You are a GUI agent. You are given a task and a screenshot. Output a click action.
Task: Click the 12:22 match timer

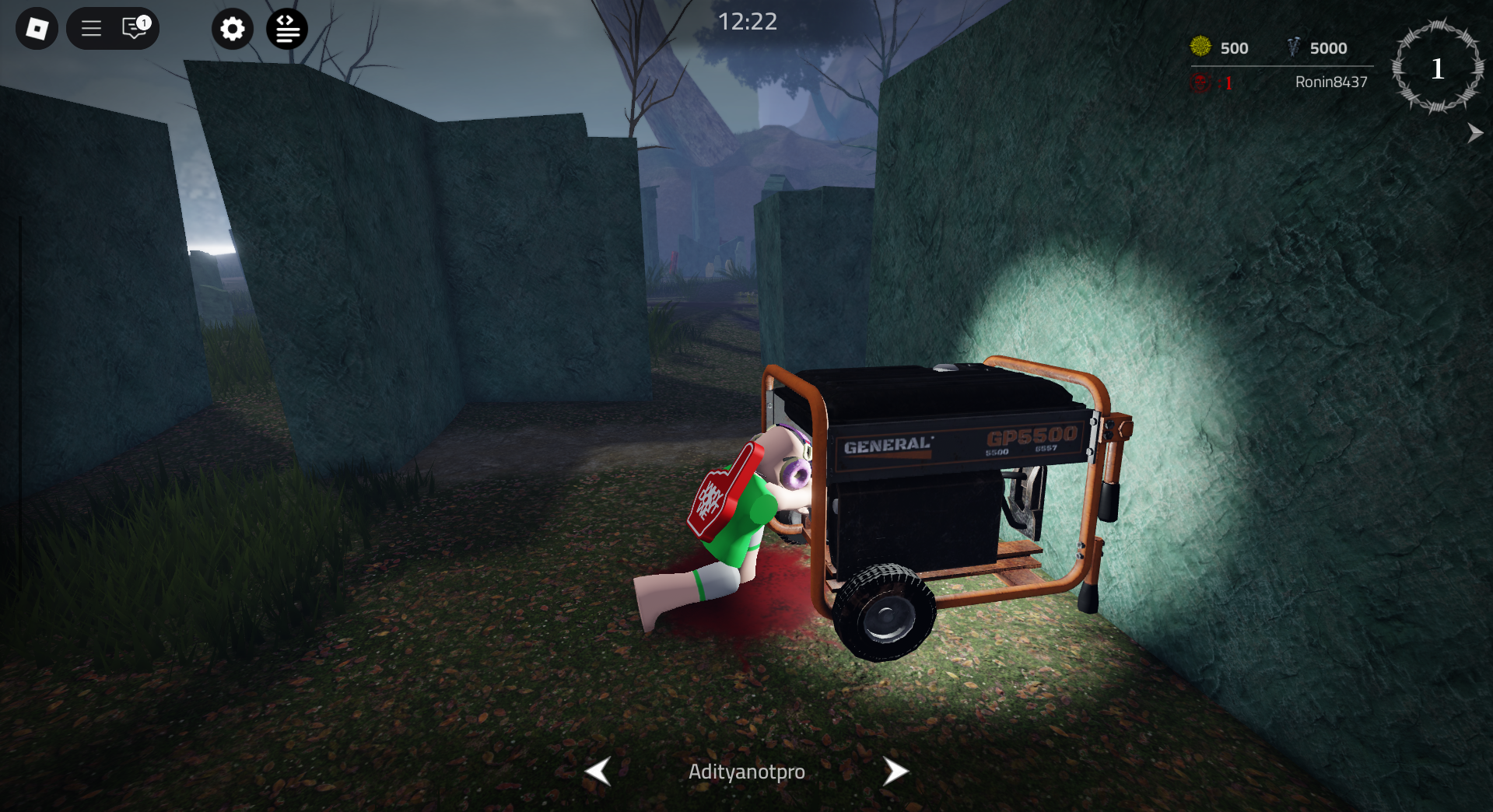click(x=746, y=22)
